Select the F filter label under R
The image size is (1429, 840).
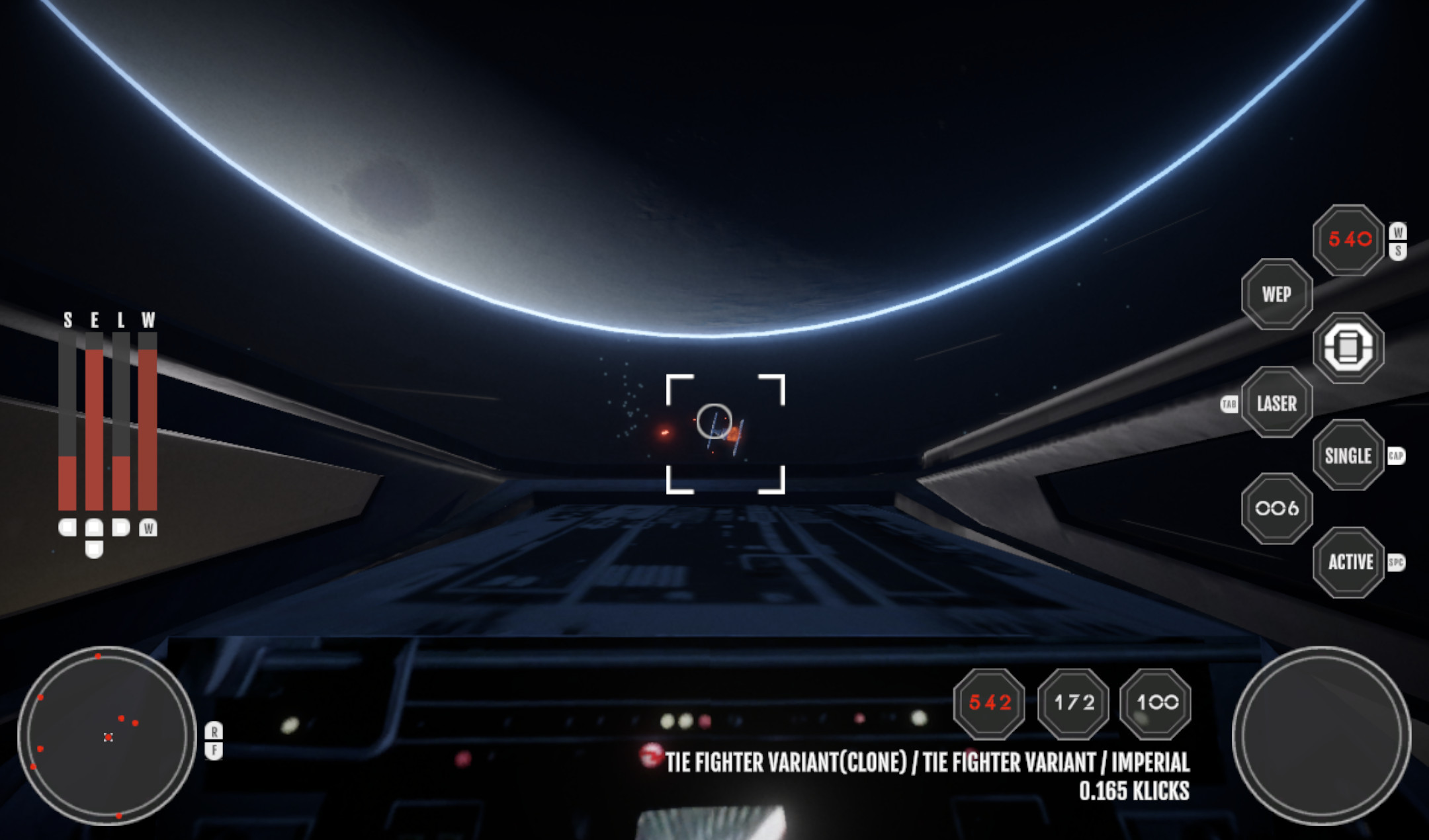(x=214, y=749)
